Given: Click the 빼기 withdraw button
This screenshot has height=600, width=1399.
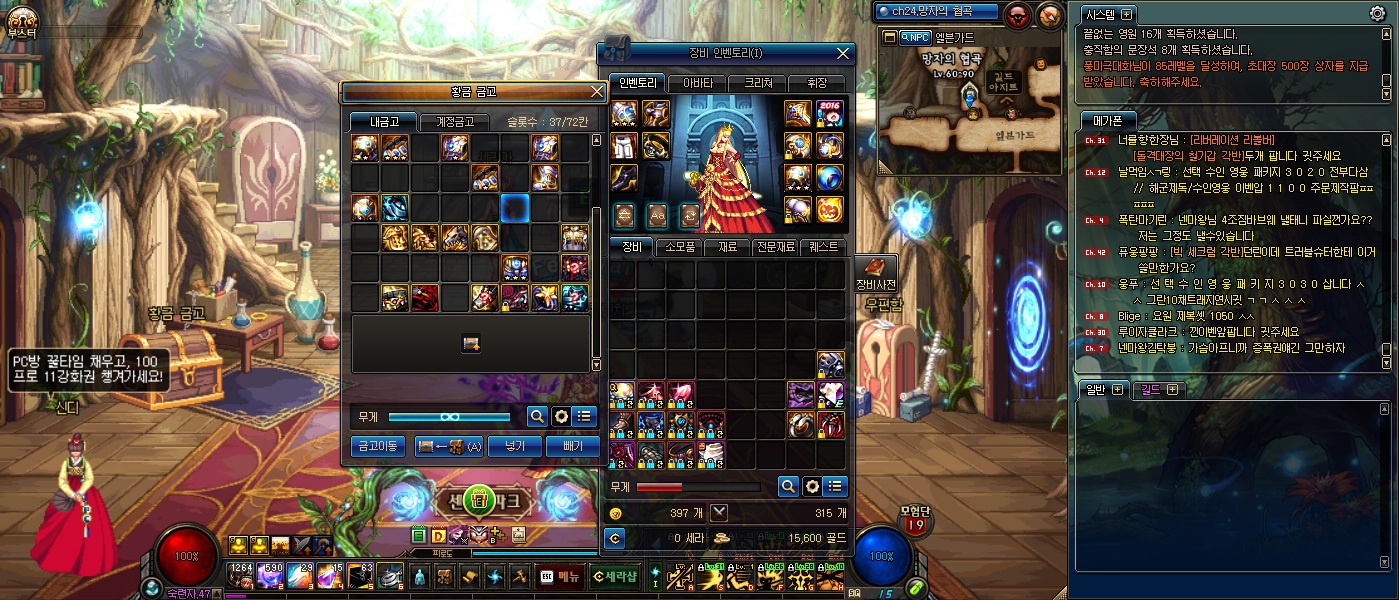Looking at the screenshot, I should (574, 446).
